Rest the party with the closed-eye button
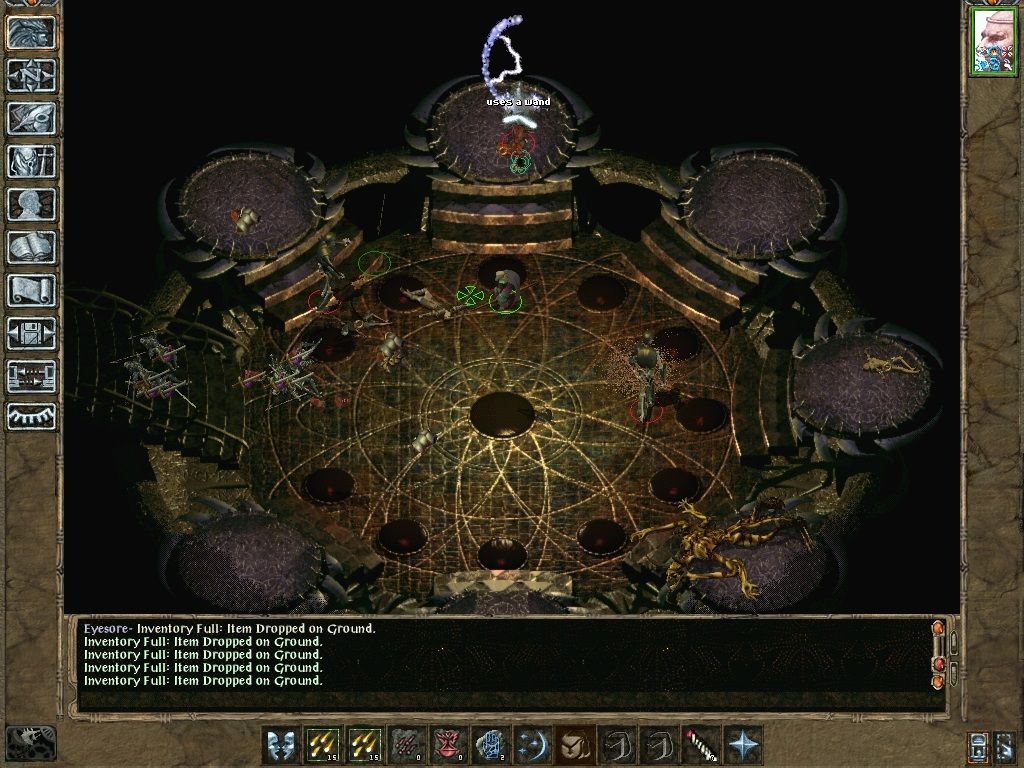 (32, 417)
